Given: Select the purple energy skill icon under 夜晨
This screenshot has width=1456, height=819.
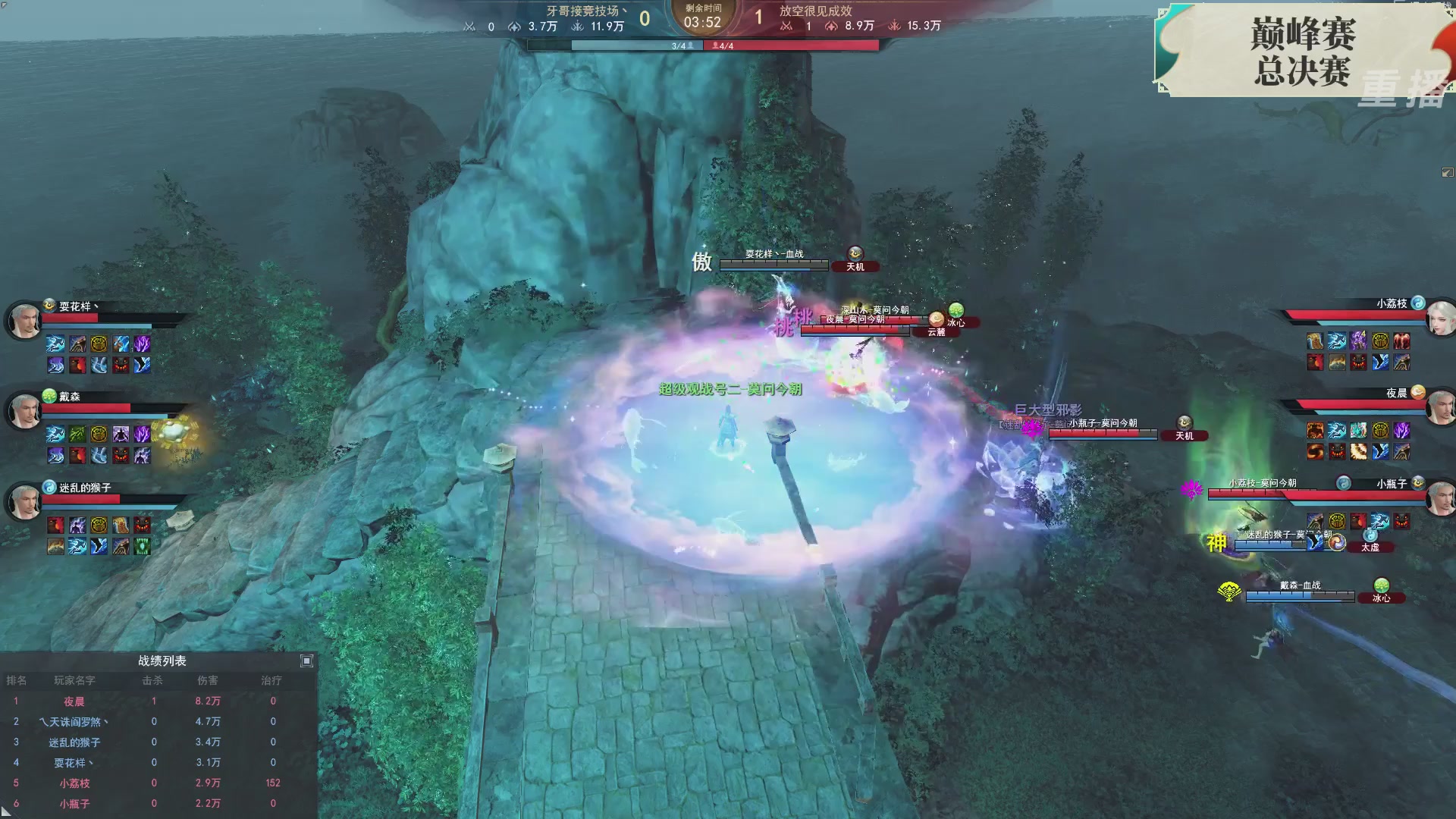Looking at the screenshot, I should [x=1402, y=430].
